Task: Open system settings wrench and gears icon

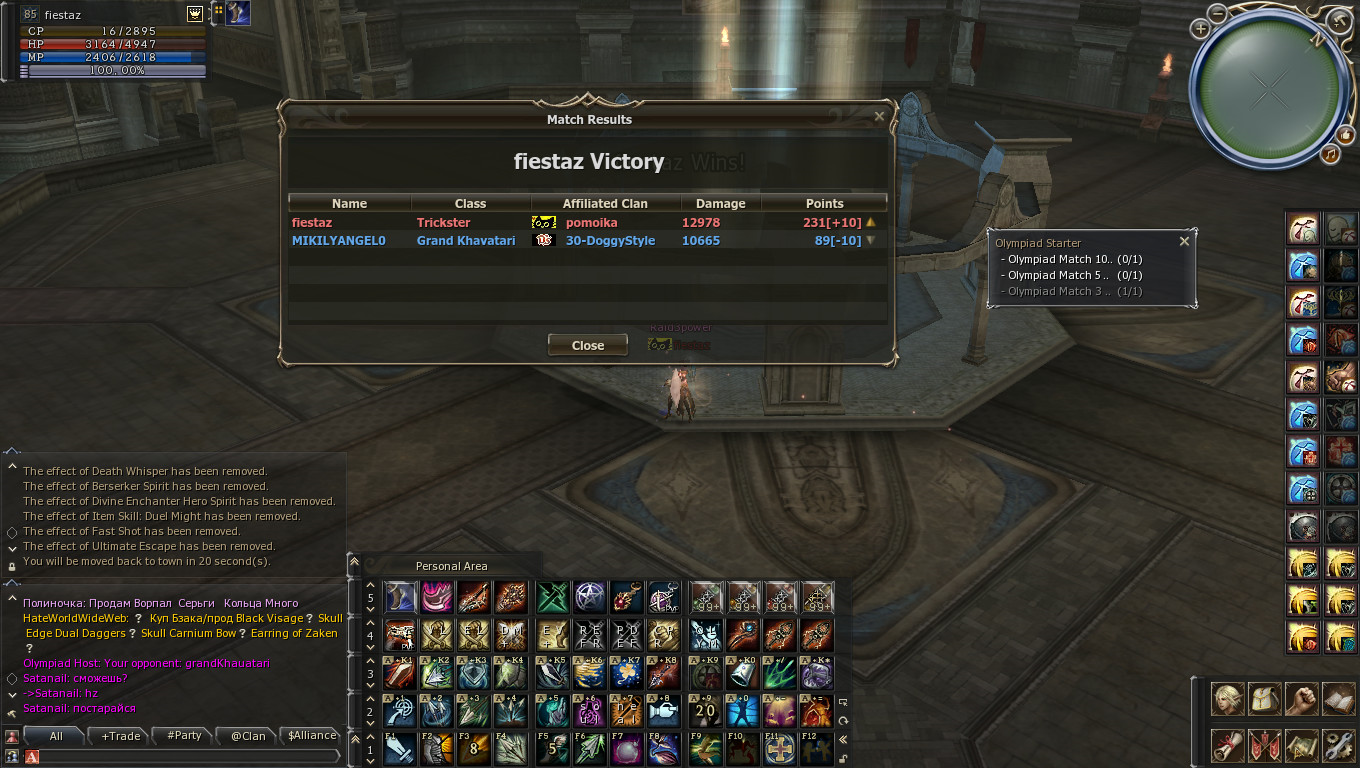Action: click(x=1338, y=745)
